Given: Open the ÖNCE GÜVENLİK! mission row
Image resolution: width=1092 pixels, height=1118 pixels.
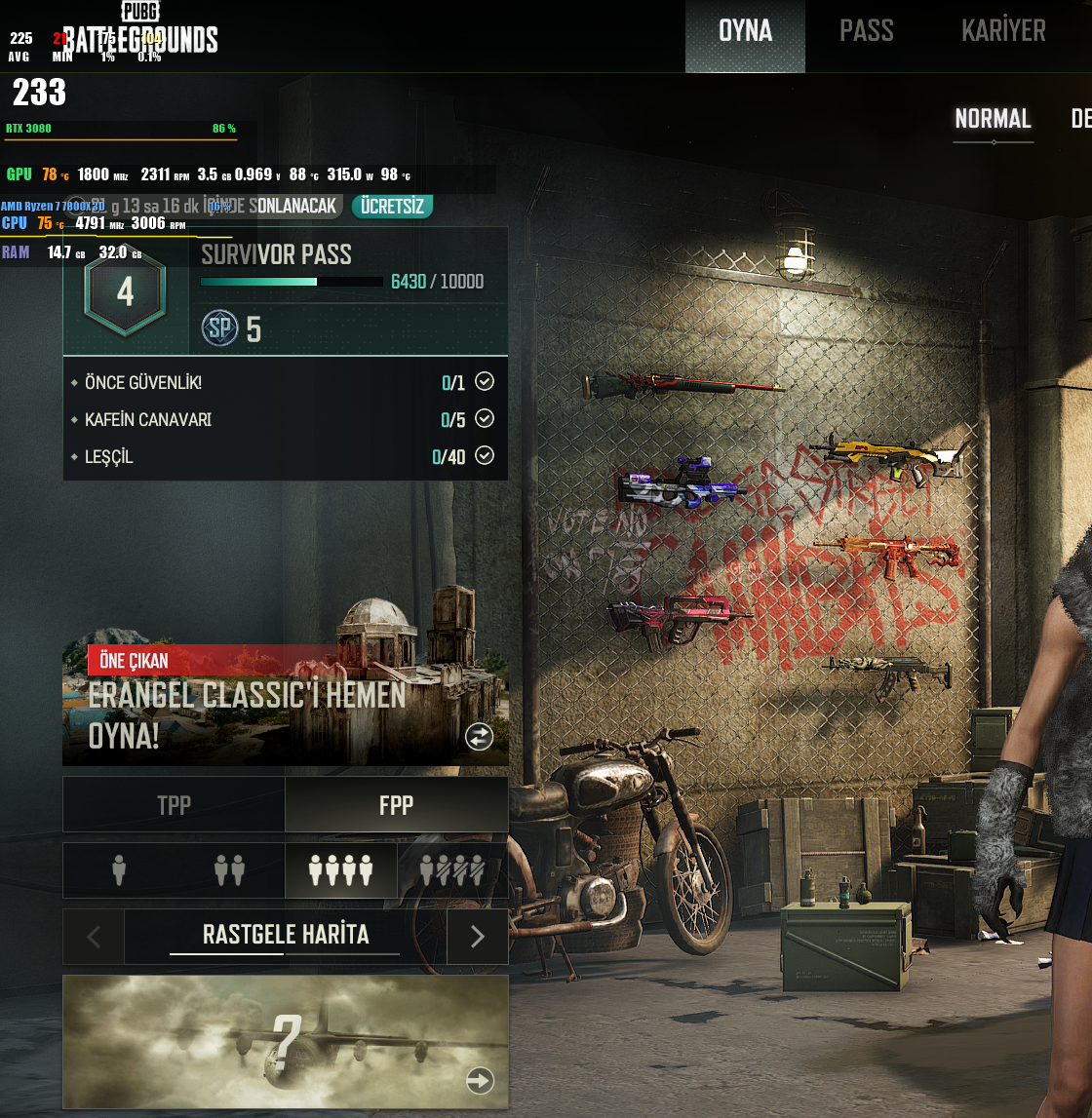Looking at the screenshot, I should click(x=285, y=383).
